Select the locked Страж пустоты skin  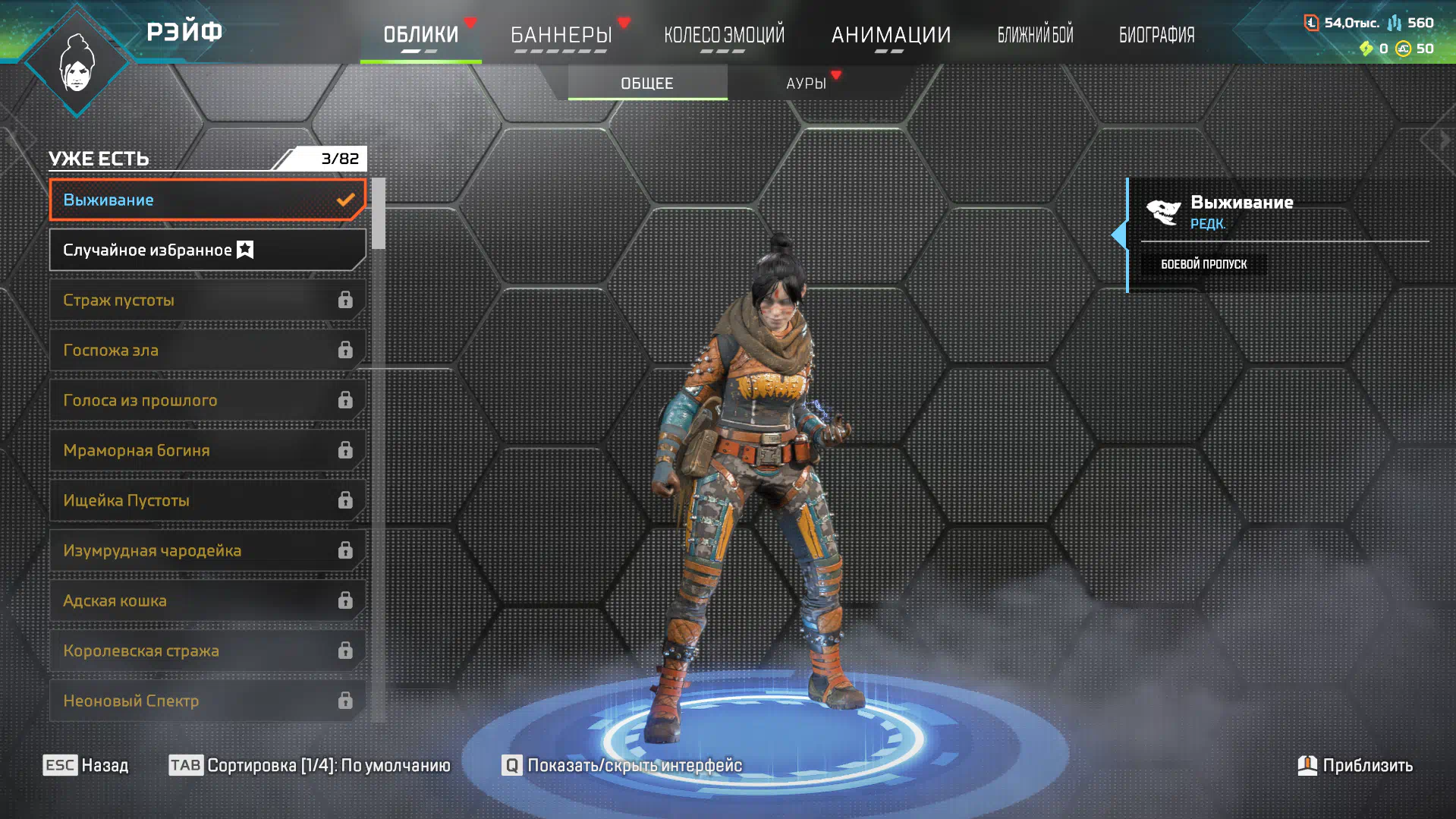(x=207, y=300)
